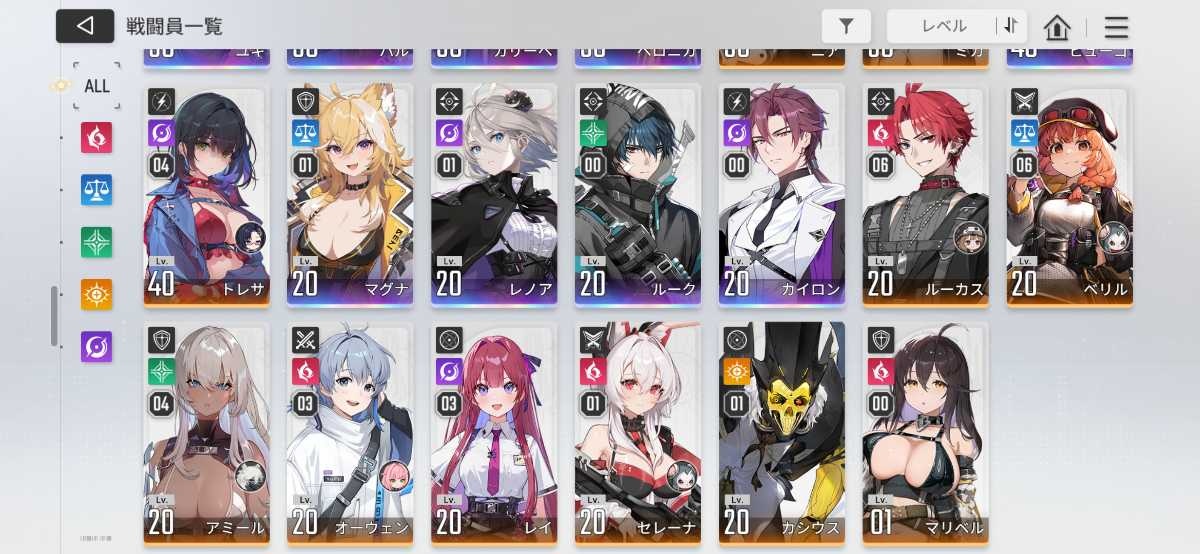
Task: Filter by red flame element
Action: [97, 138]
